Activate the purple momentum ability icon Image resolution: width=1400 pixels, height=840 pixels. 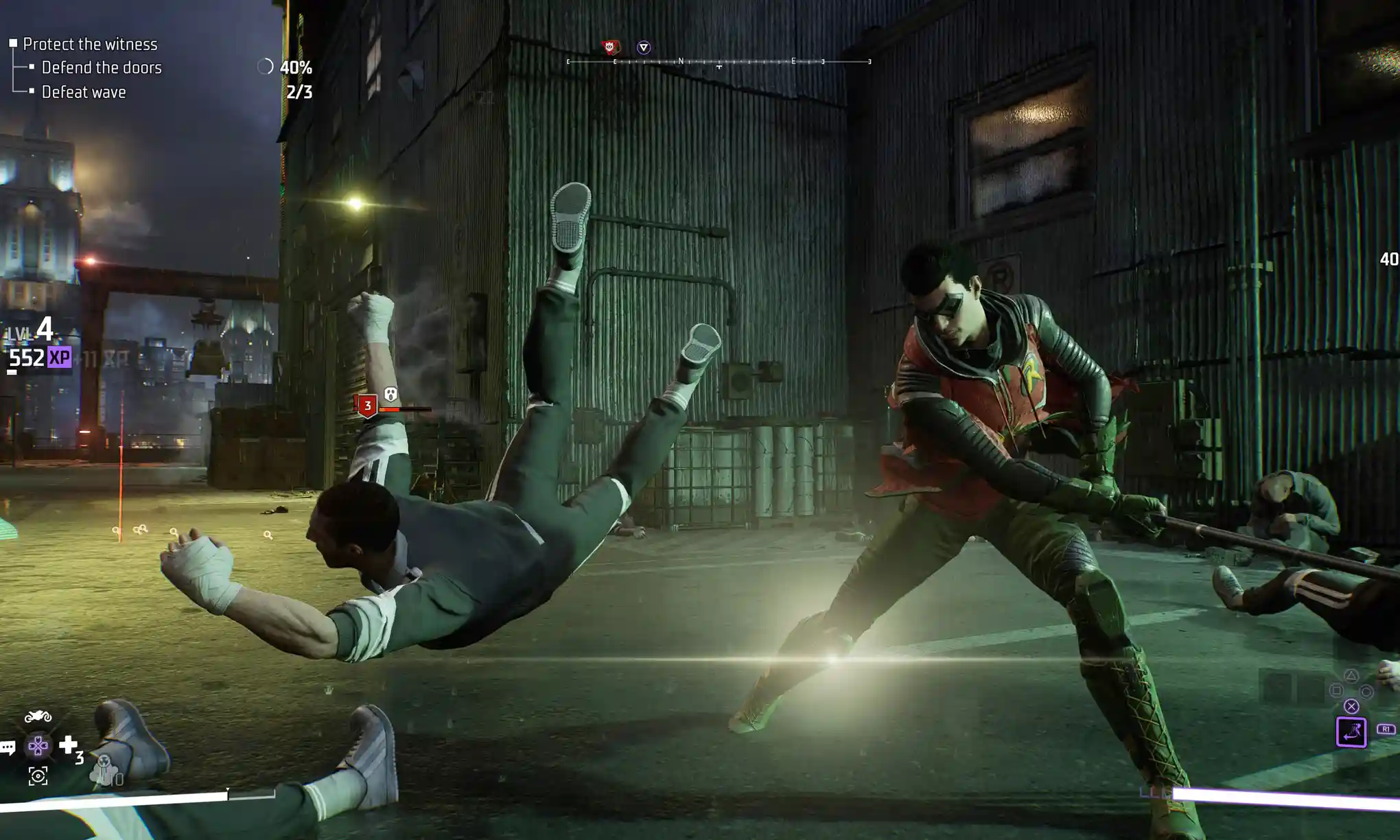[x=1351, y=732]
